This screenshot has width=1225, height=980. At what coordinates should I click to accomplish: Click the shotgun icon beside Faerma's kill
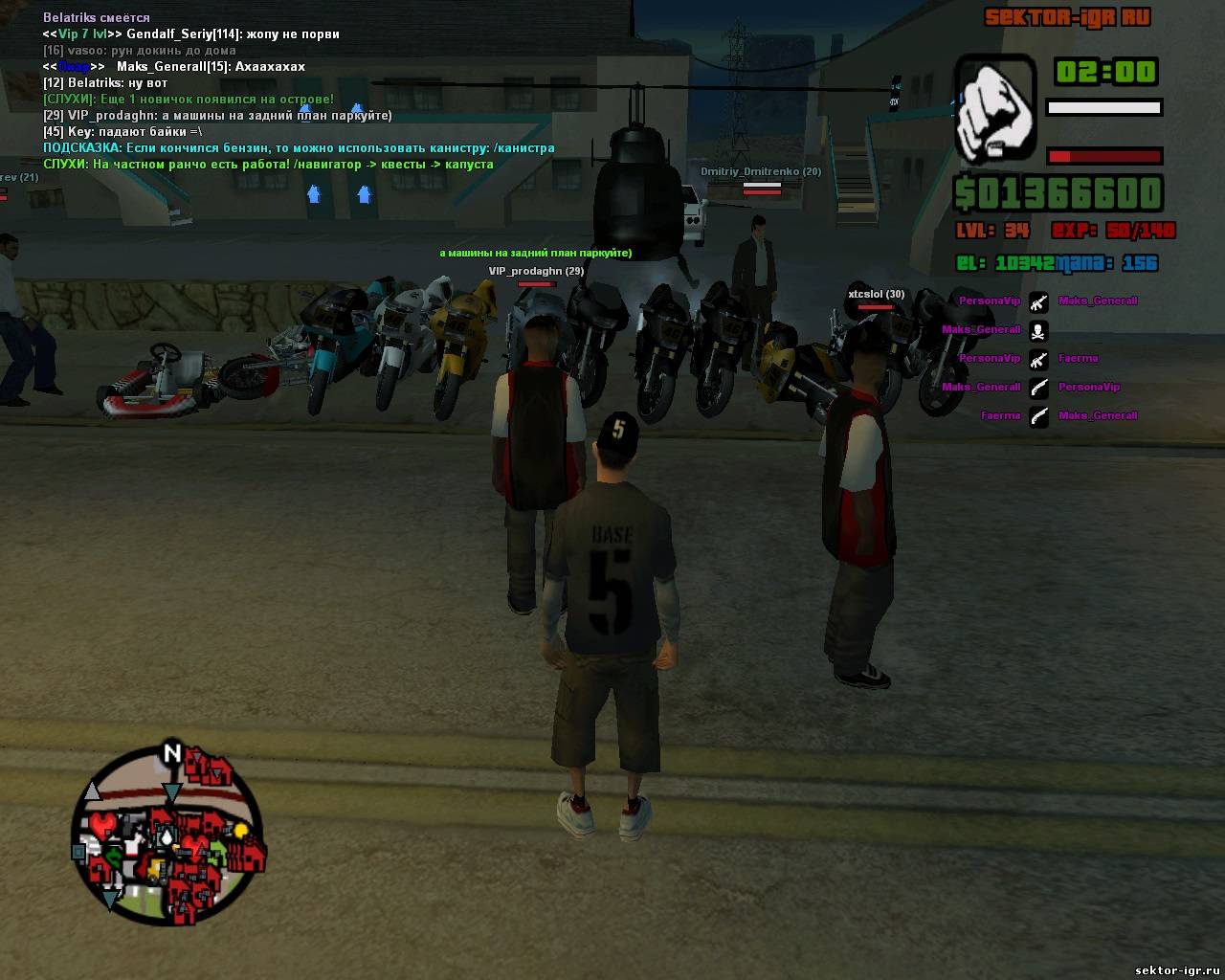[1038, 416]
